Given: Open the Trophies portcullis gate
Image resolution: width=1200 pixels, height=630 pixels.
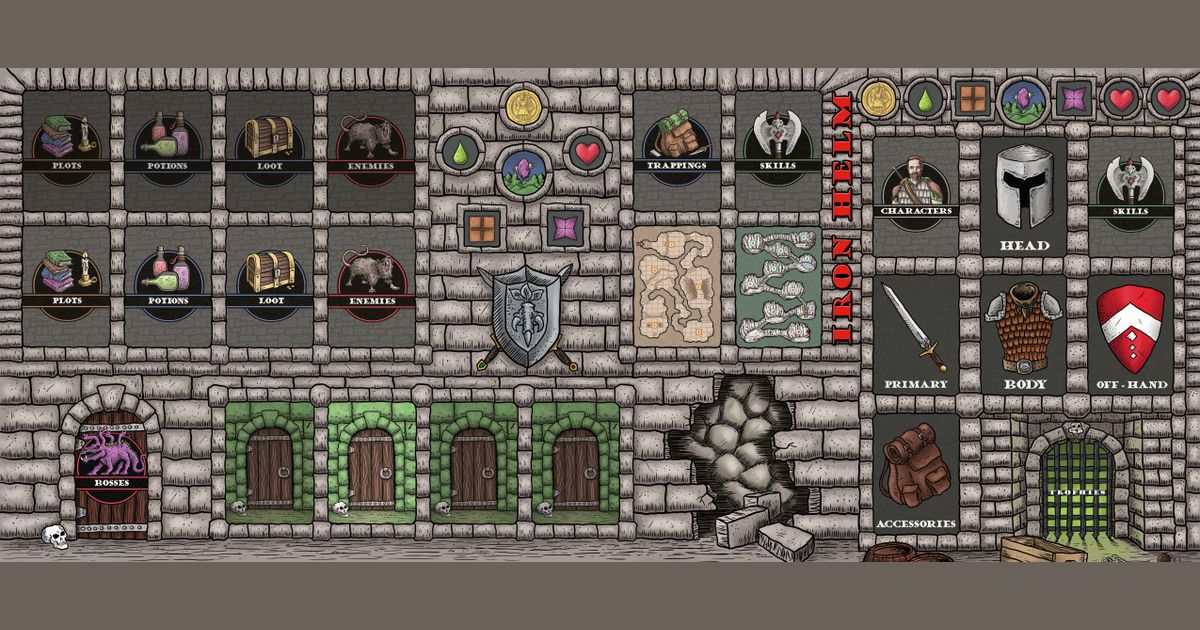Looking at the screenshot, I should (x=1077, y=485).
